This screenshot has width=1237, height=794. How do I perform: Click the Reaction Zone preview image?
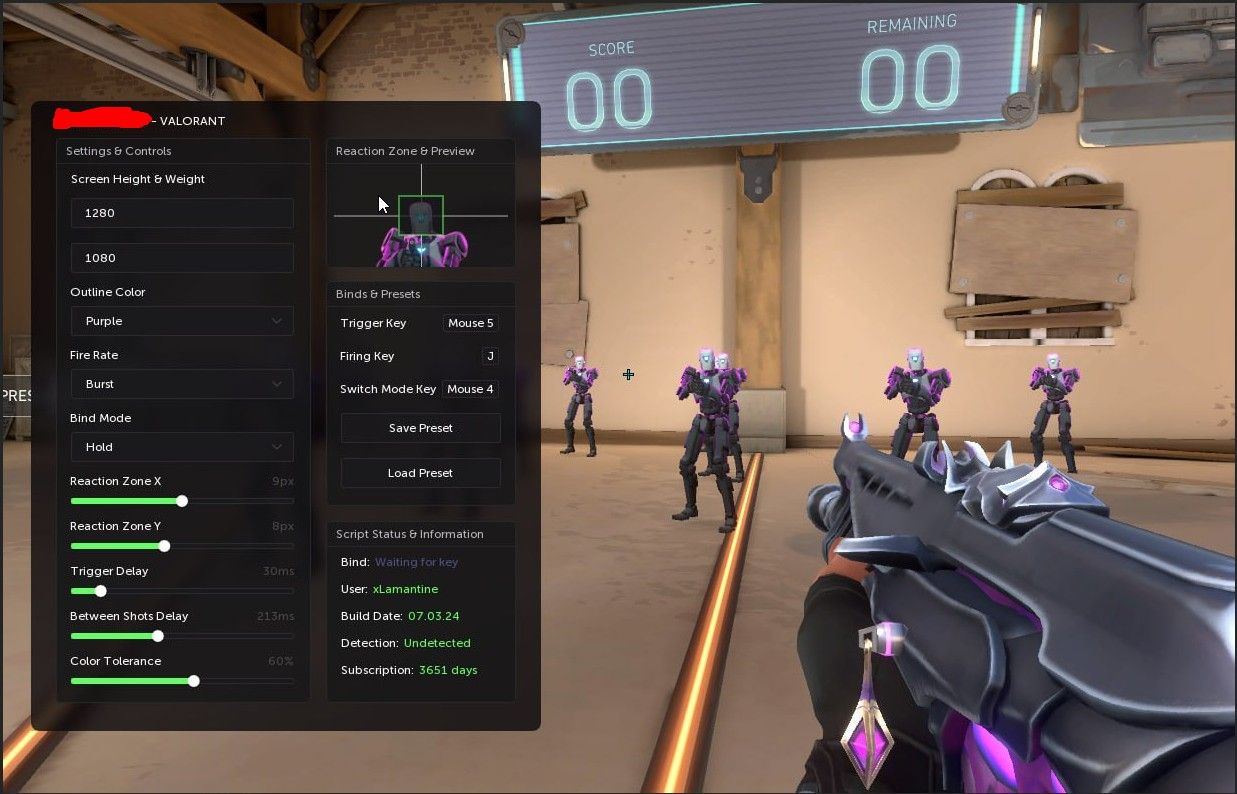coord(421,216)
